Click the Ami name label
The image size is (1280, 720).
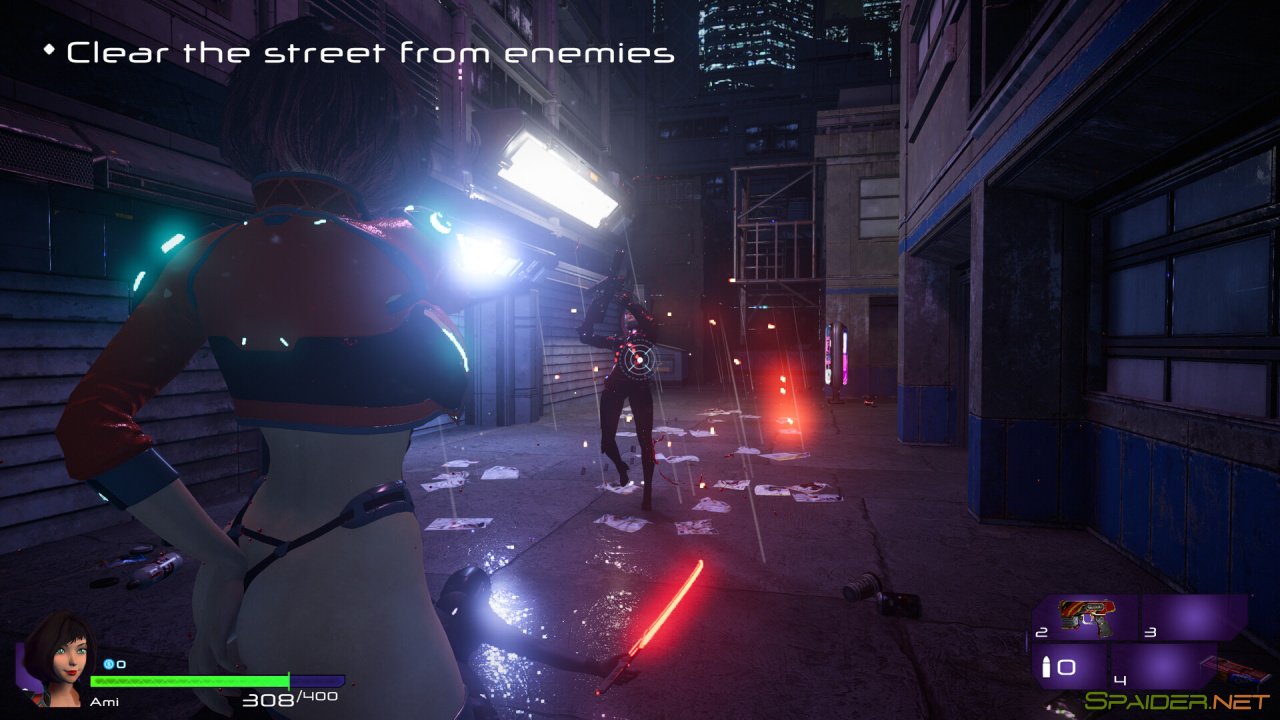[105, 701]
